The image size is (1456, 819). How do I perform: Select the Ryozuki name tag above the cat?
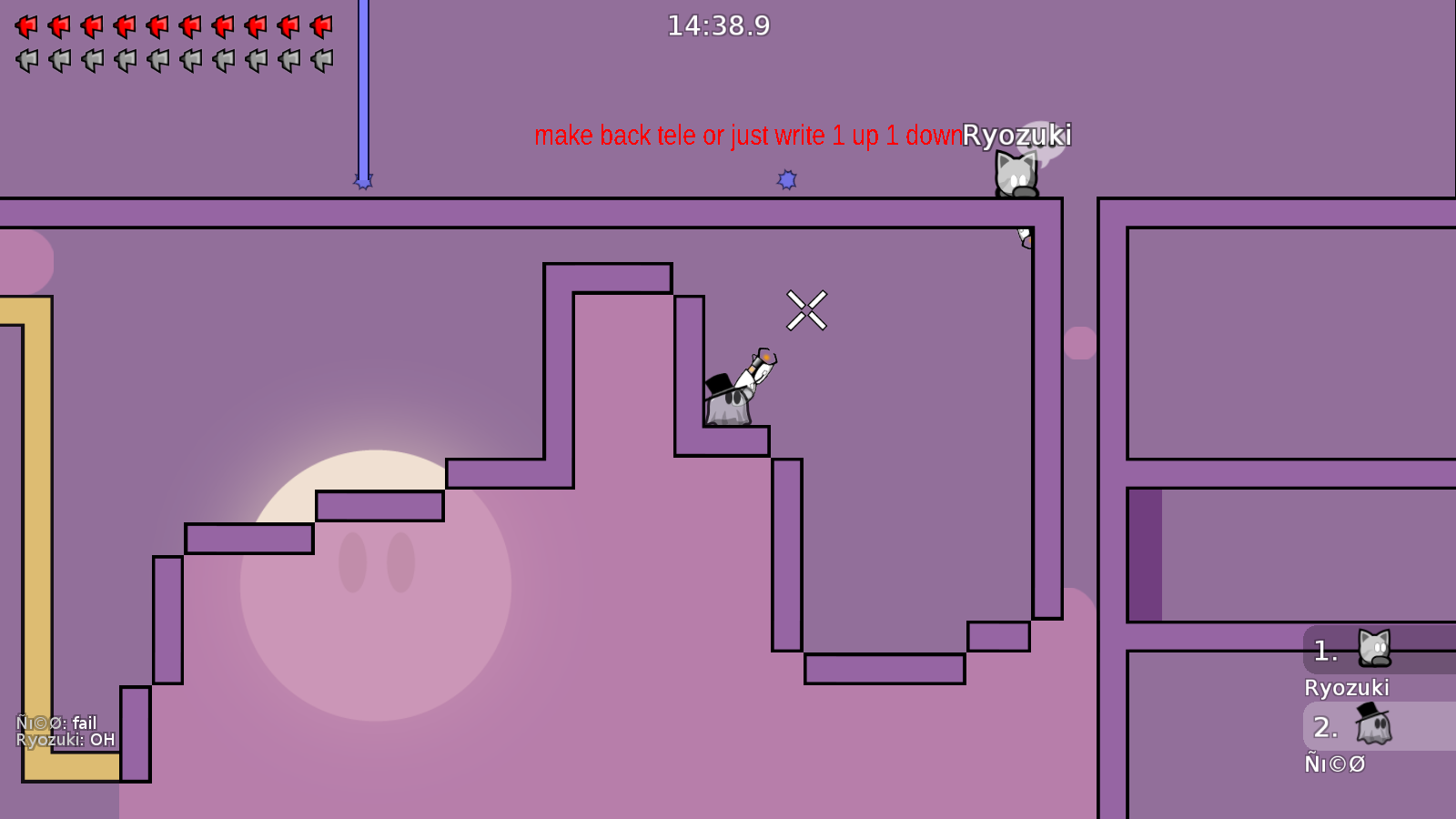1016,136
